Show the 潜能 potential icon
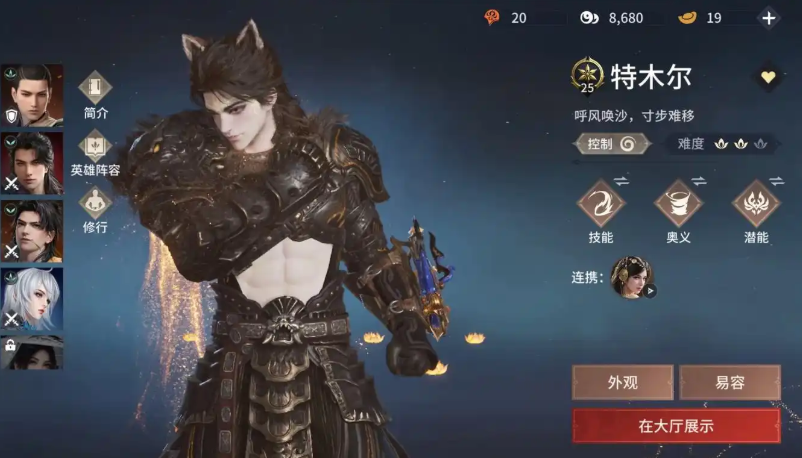 pyautogui.click(x=756, y=205)
